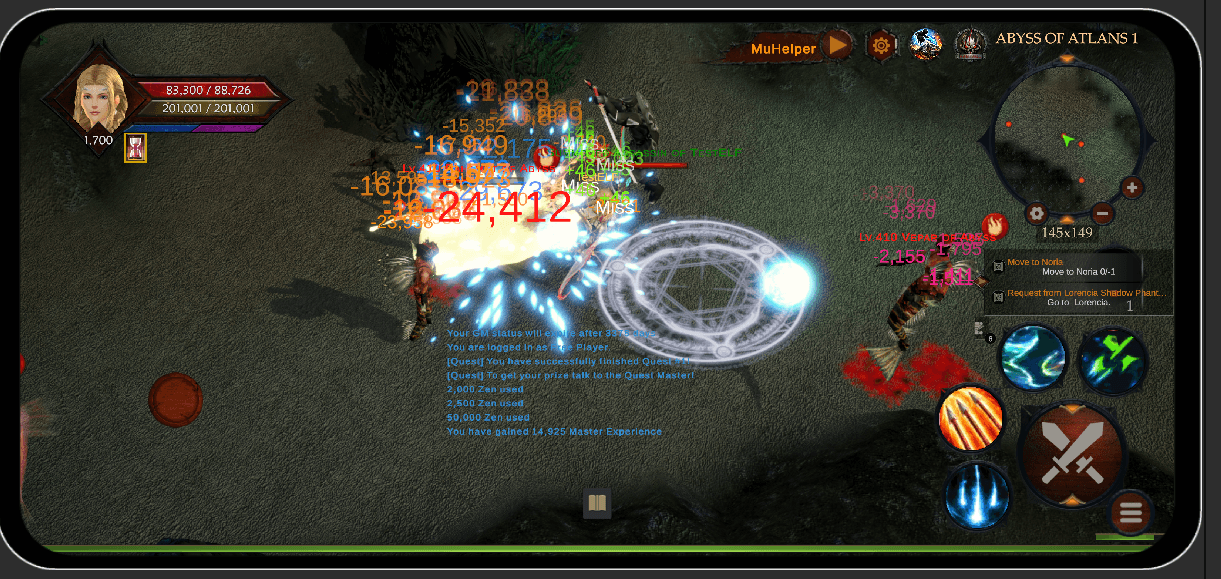Select the Move to Noria quest
Image resolution: width=1221 pixels, height=579 pixels.
1078,267
